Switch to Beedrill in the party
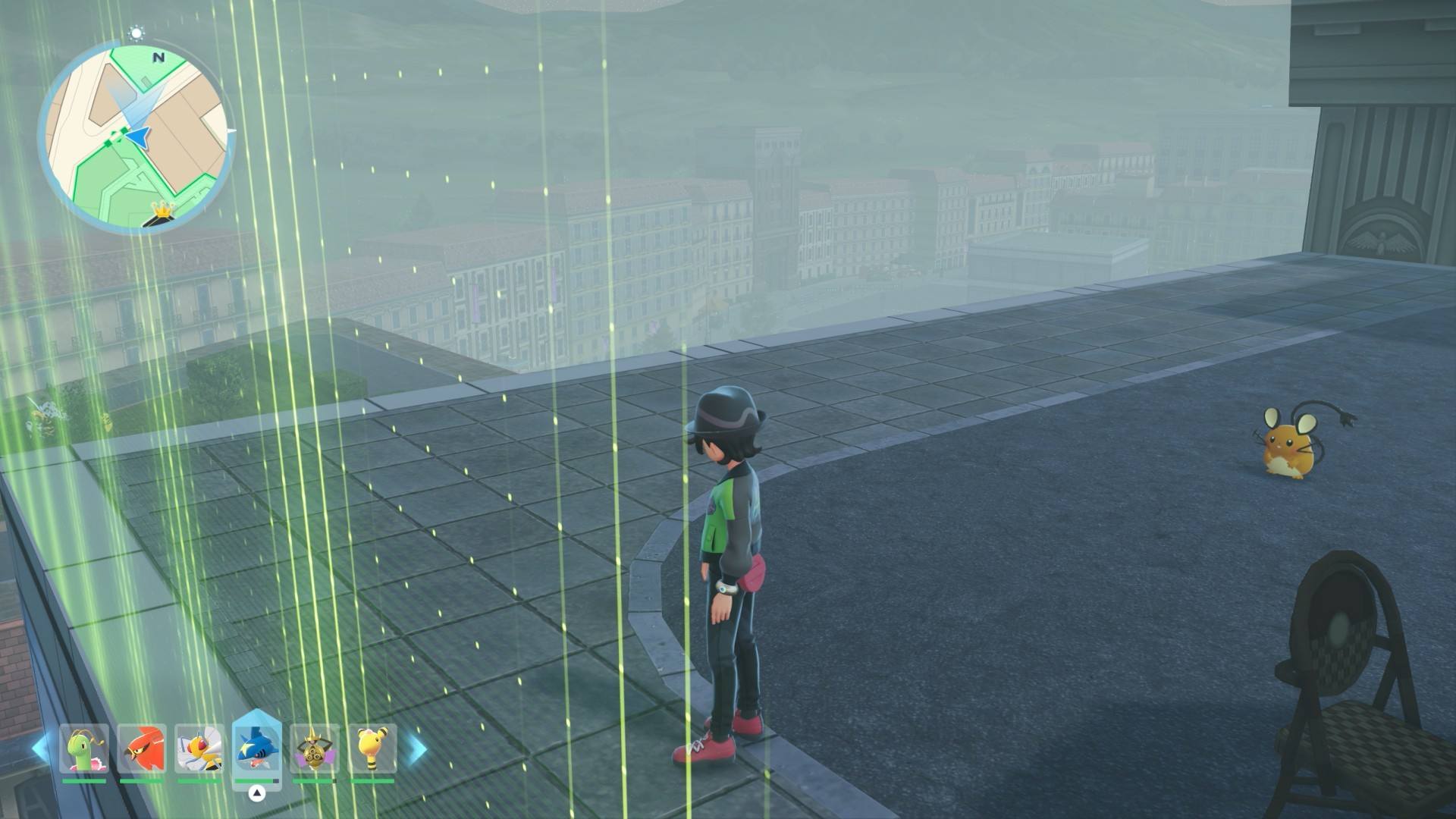Screen dimensions: 1456x819 (199, 748)
